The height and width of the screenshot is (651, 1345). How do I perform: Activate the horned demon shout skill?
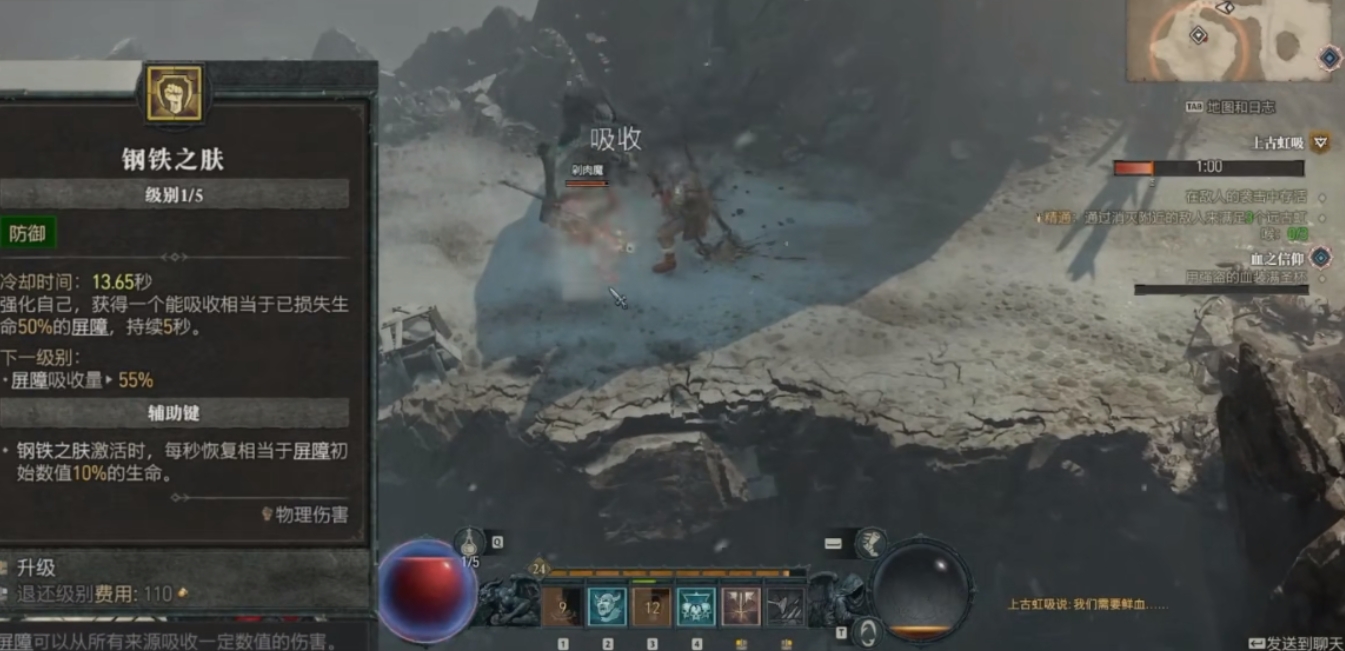(x=607, y=607)
